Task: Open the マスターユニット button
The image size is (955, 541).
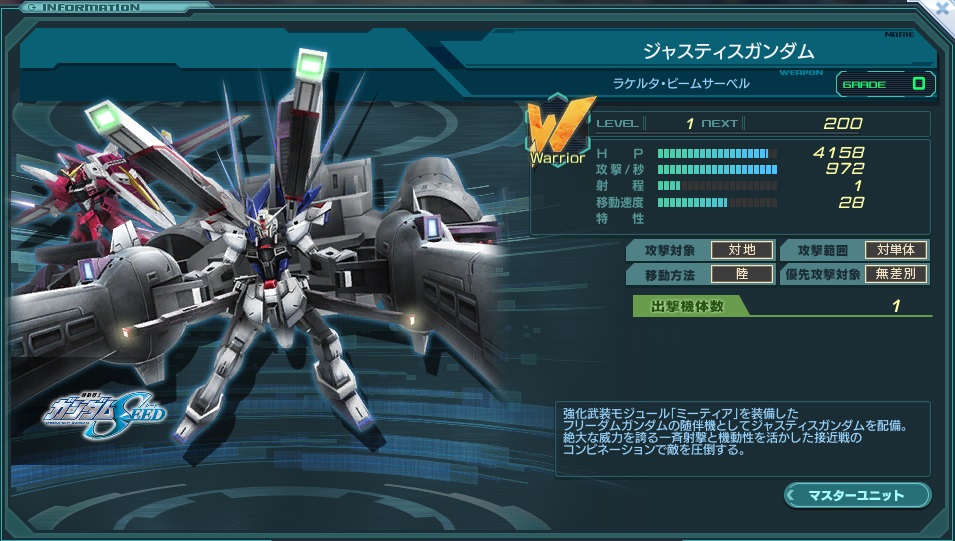Action: 857,495
